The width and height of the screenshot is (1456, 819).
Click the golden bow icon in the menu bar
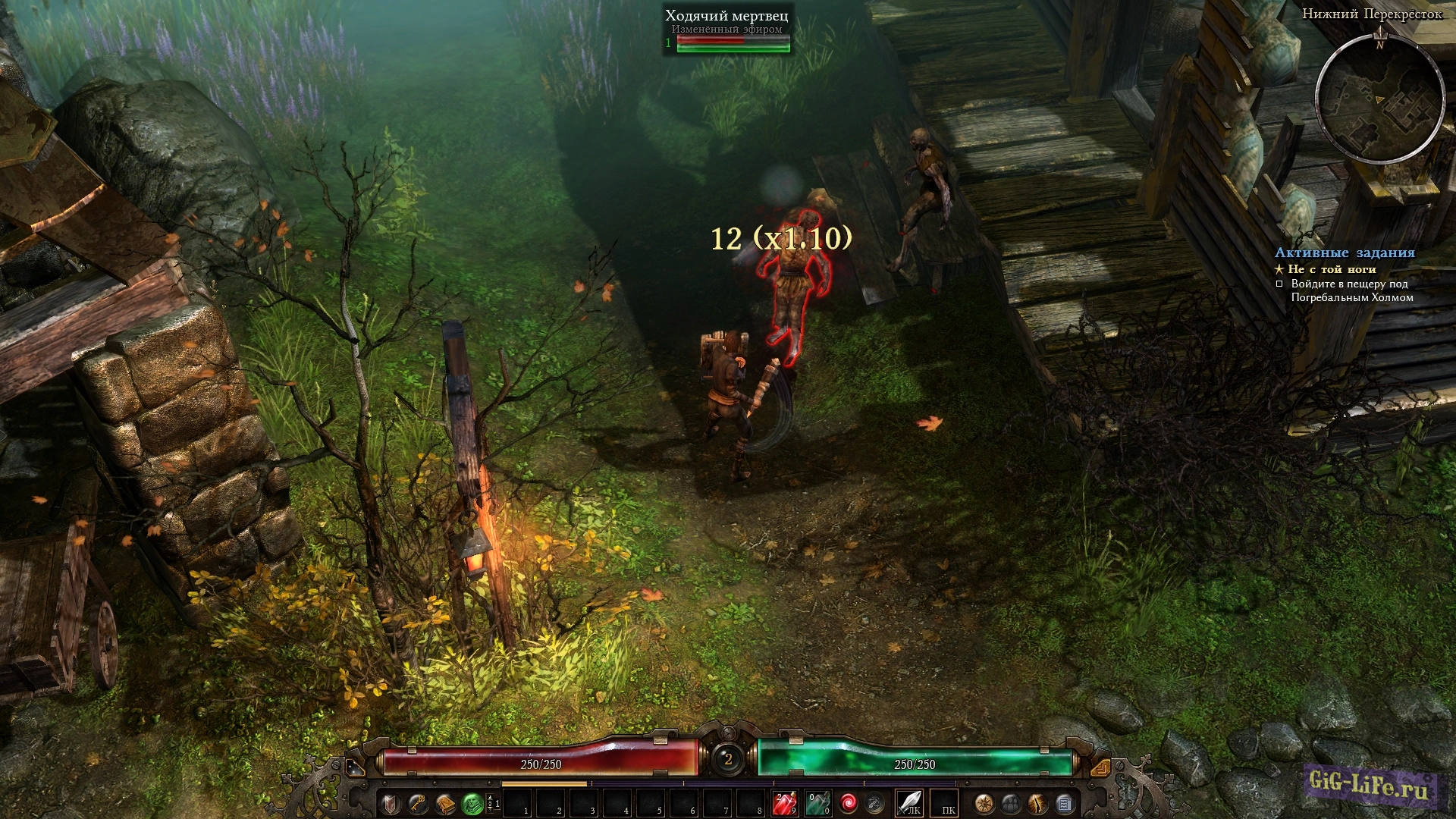pyautogui.click(x=1037, y=803)
